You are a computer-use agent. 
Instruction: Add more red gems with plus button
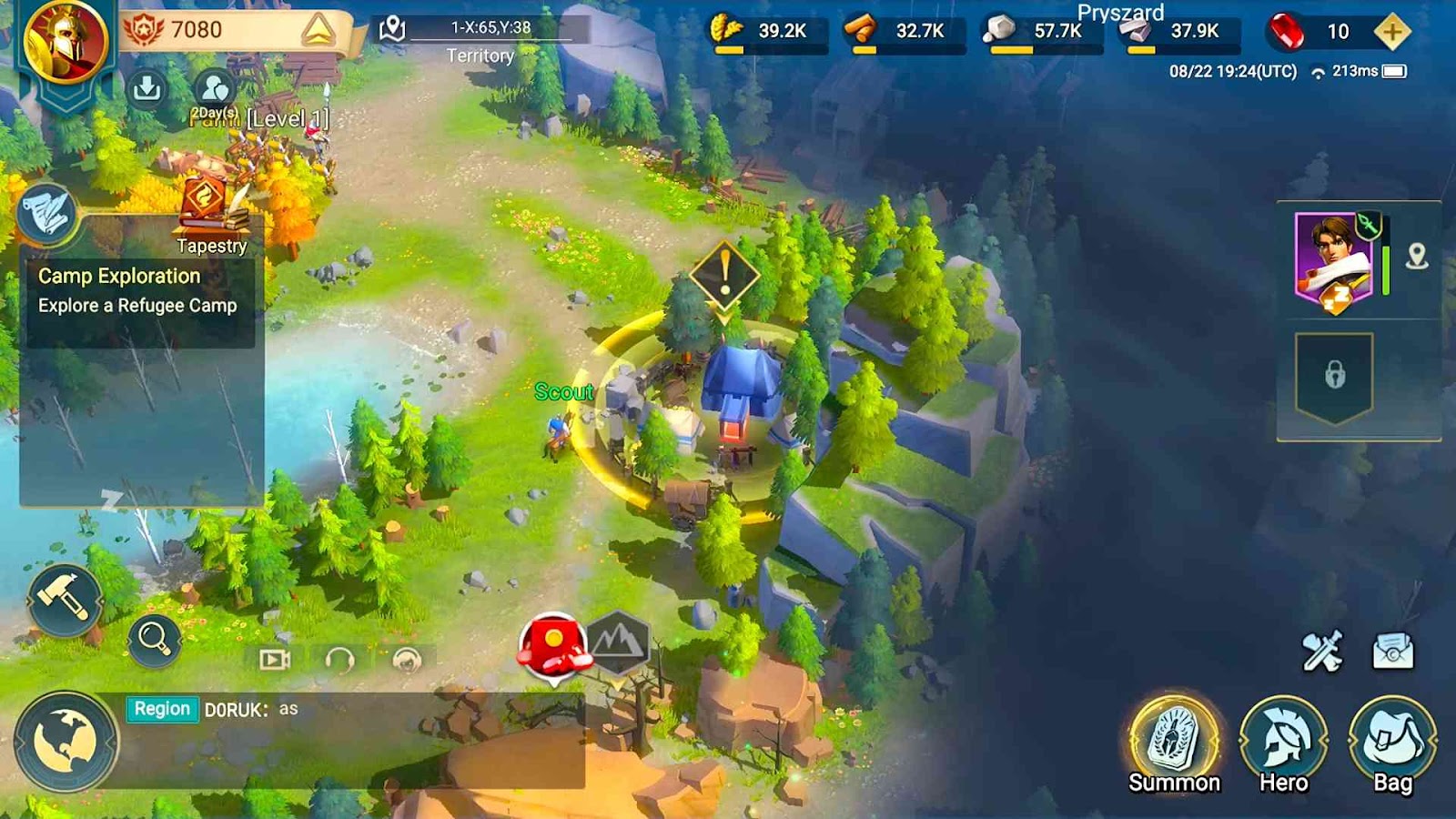1391,32
